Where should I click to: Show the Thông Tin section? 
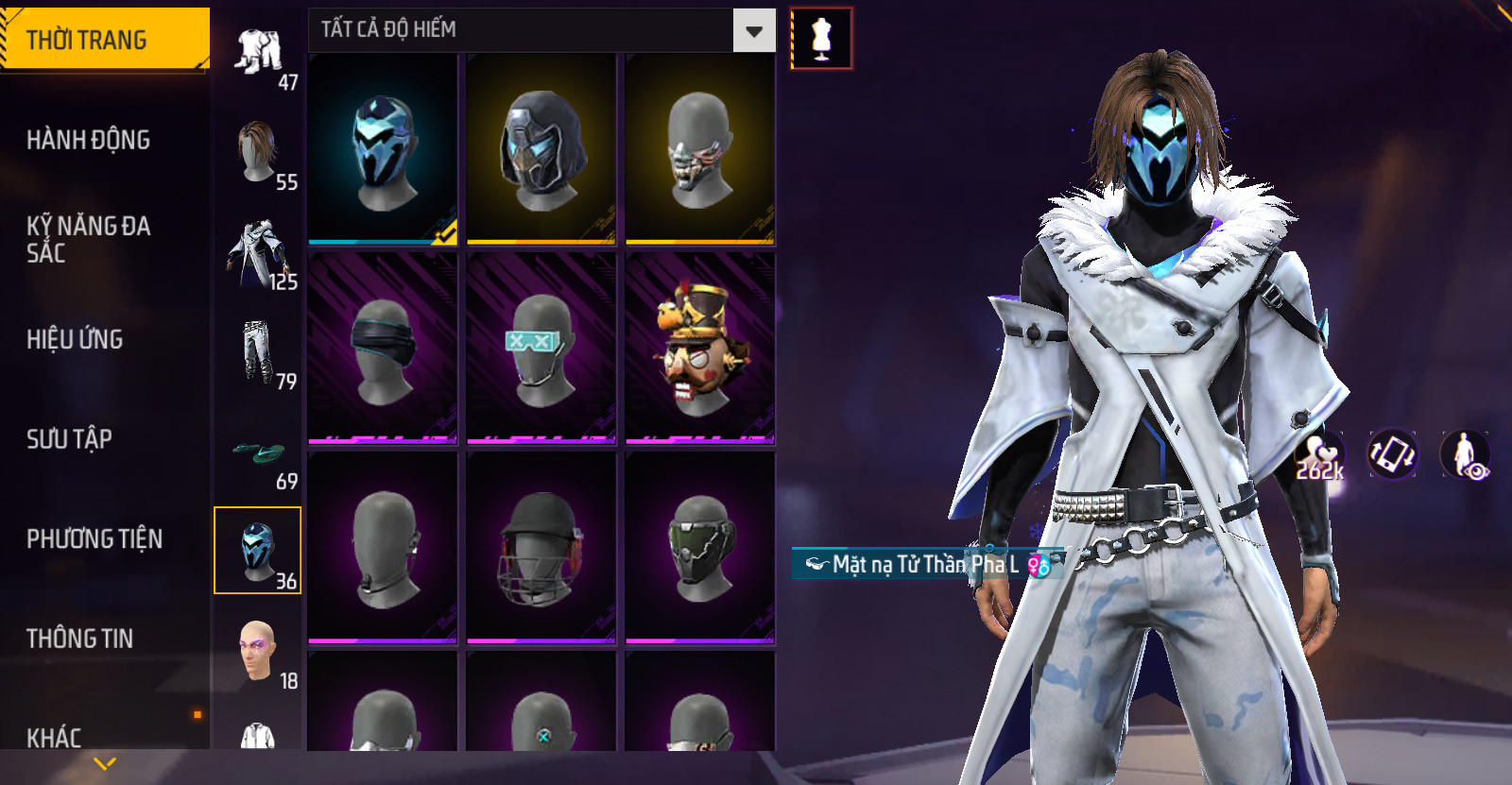79,639
